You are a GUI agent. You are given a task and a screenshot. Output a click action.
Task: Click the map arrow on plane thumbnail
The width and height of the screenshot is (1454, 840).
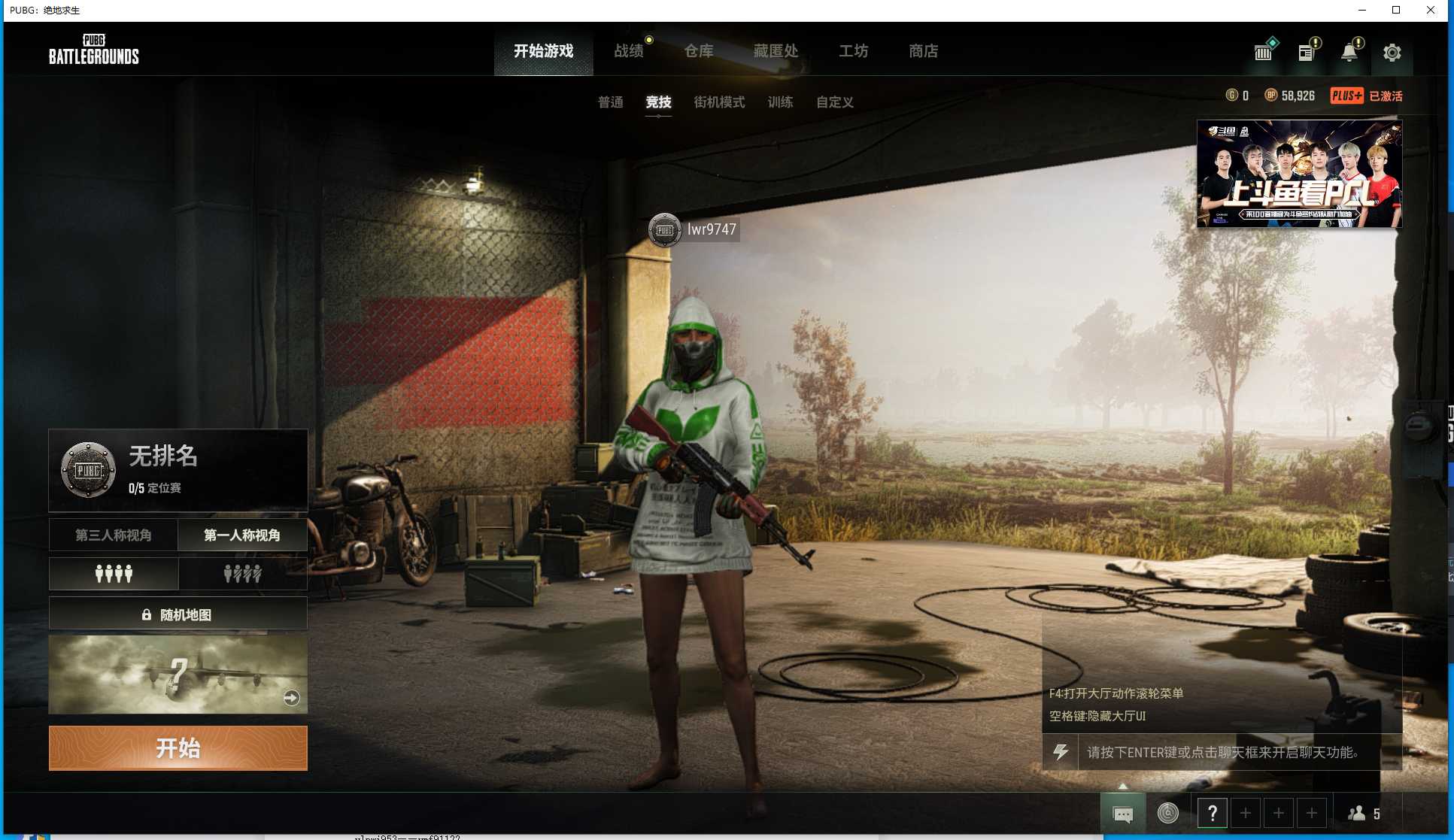(290, 698)
